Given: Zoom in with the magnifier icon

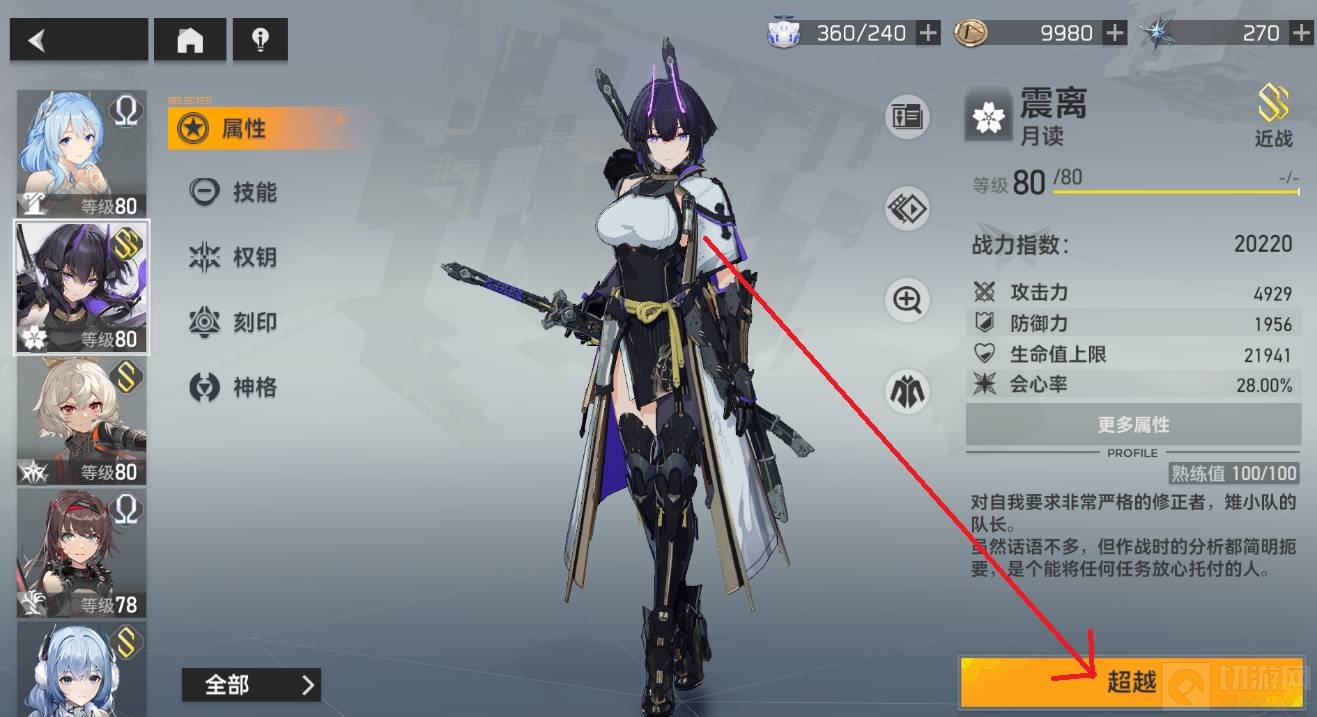Looking at the screenshot, I should pos(907,300).
